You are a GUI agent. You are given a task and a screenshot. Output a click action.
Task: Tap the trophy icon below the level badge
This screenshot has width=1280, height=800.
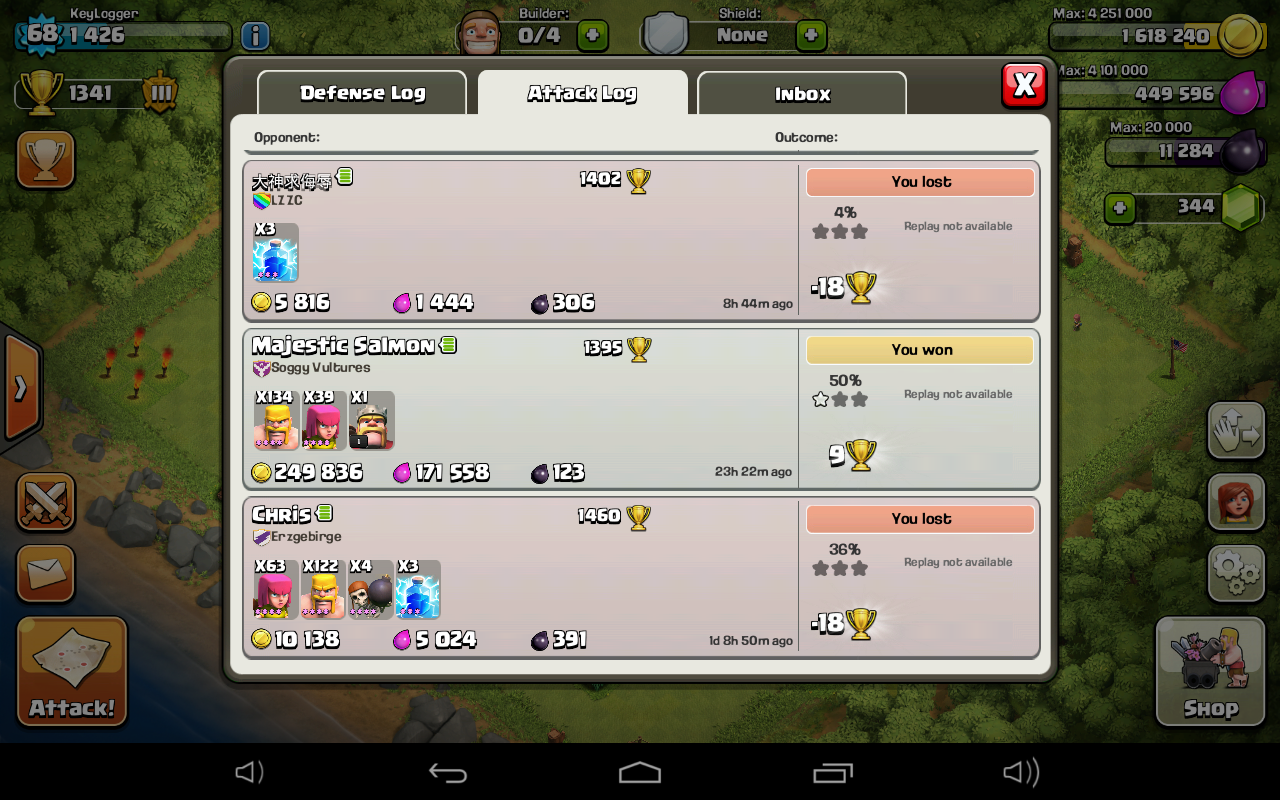[x=45, y=158]
